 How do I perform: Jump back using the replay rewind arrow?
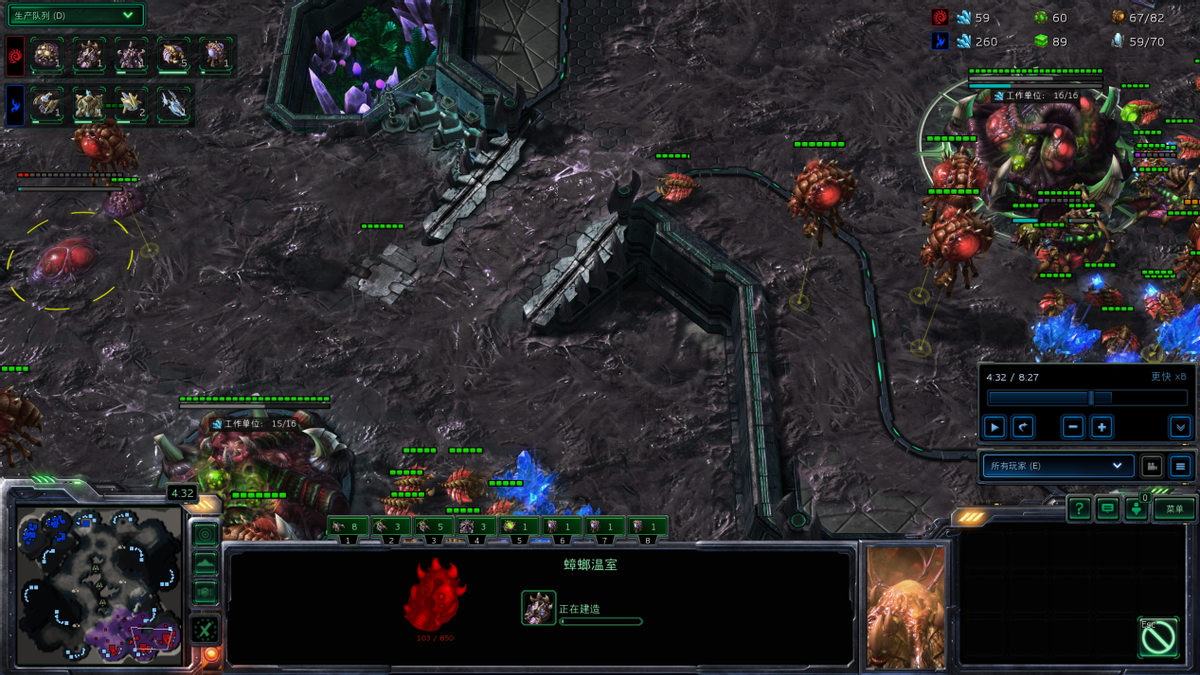click(1022, 427)
